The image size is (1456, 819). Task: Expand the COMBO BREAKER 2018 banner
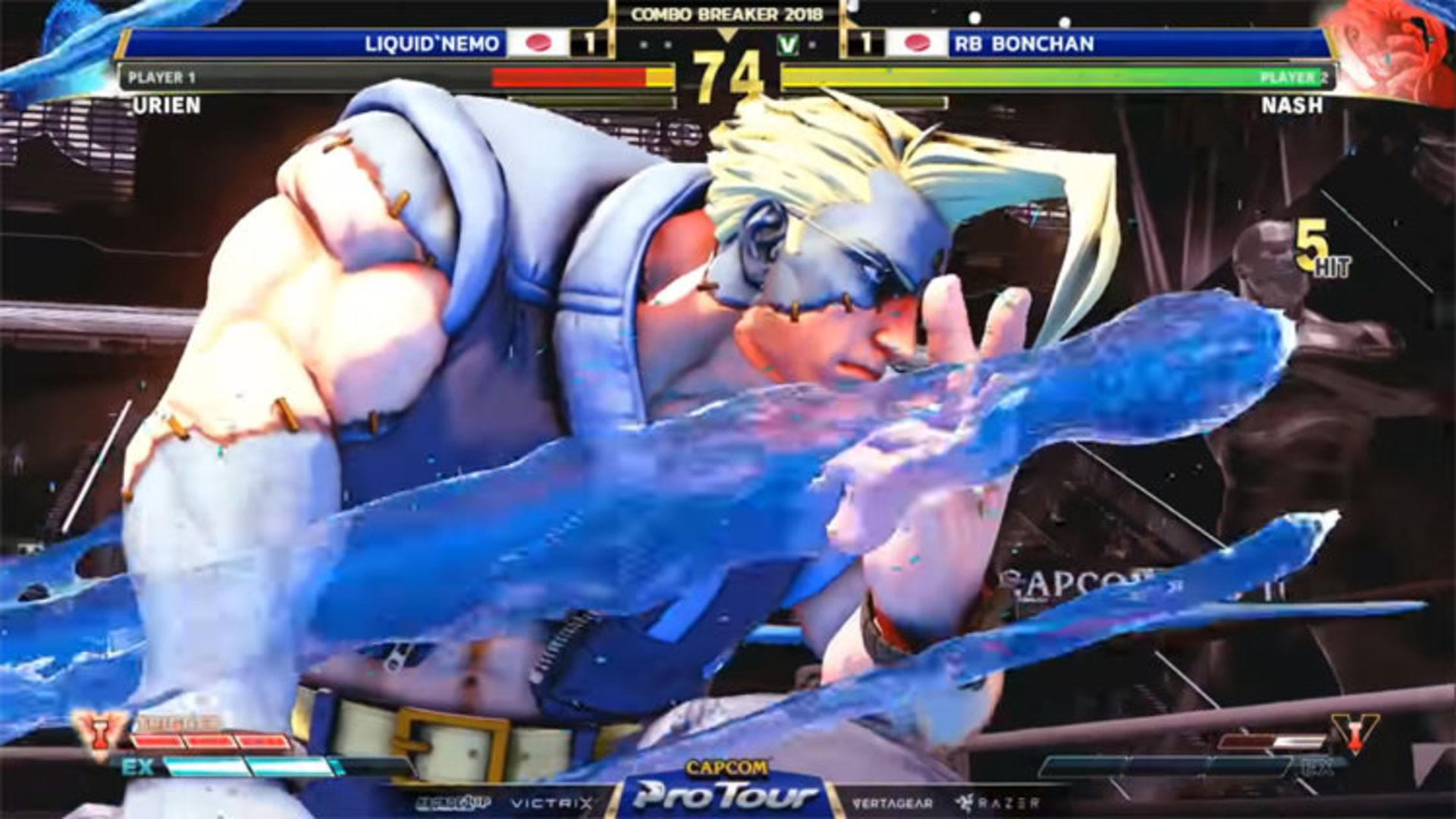click(x=726, y=12)
